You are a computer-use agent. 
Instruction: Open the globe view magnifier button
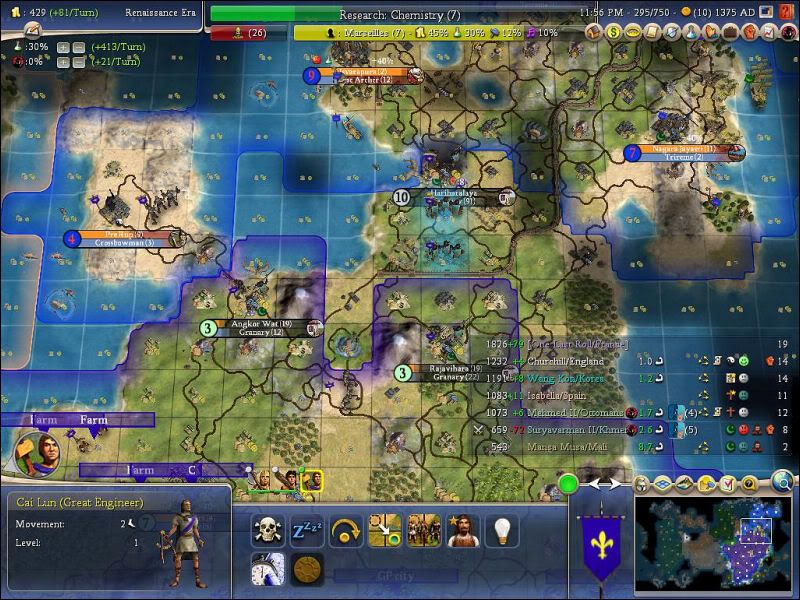point(782,484)
